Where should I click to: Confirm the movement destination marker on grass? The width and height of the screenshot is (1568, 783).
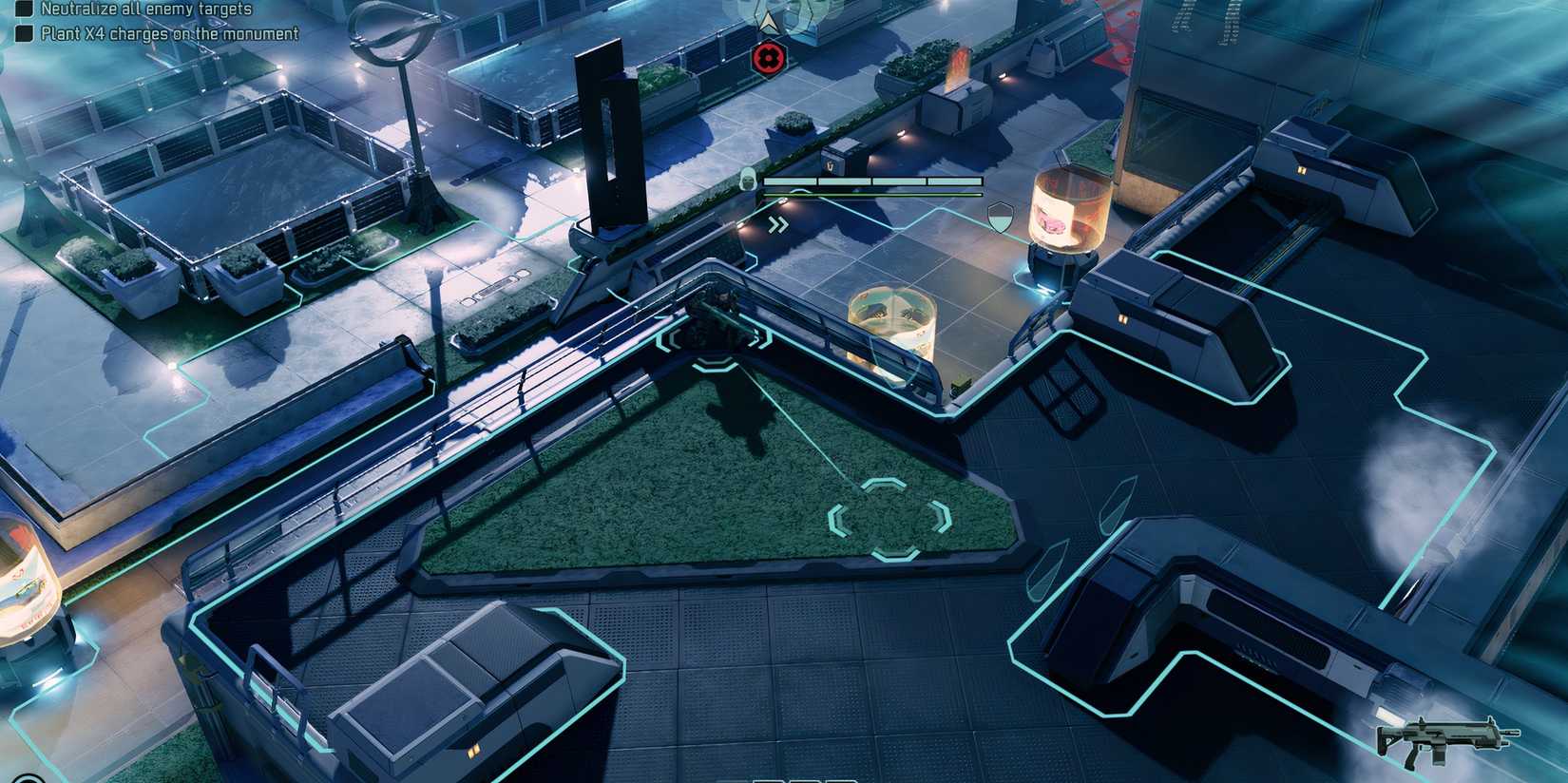pyautogui.click(x=889, y=520)
